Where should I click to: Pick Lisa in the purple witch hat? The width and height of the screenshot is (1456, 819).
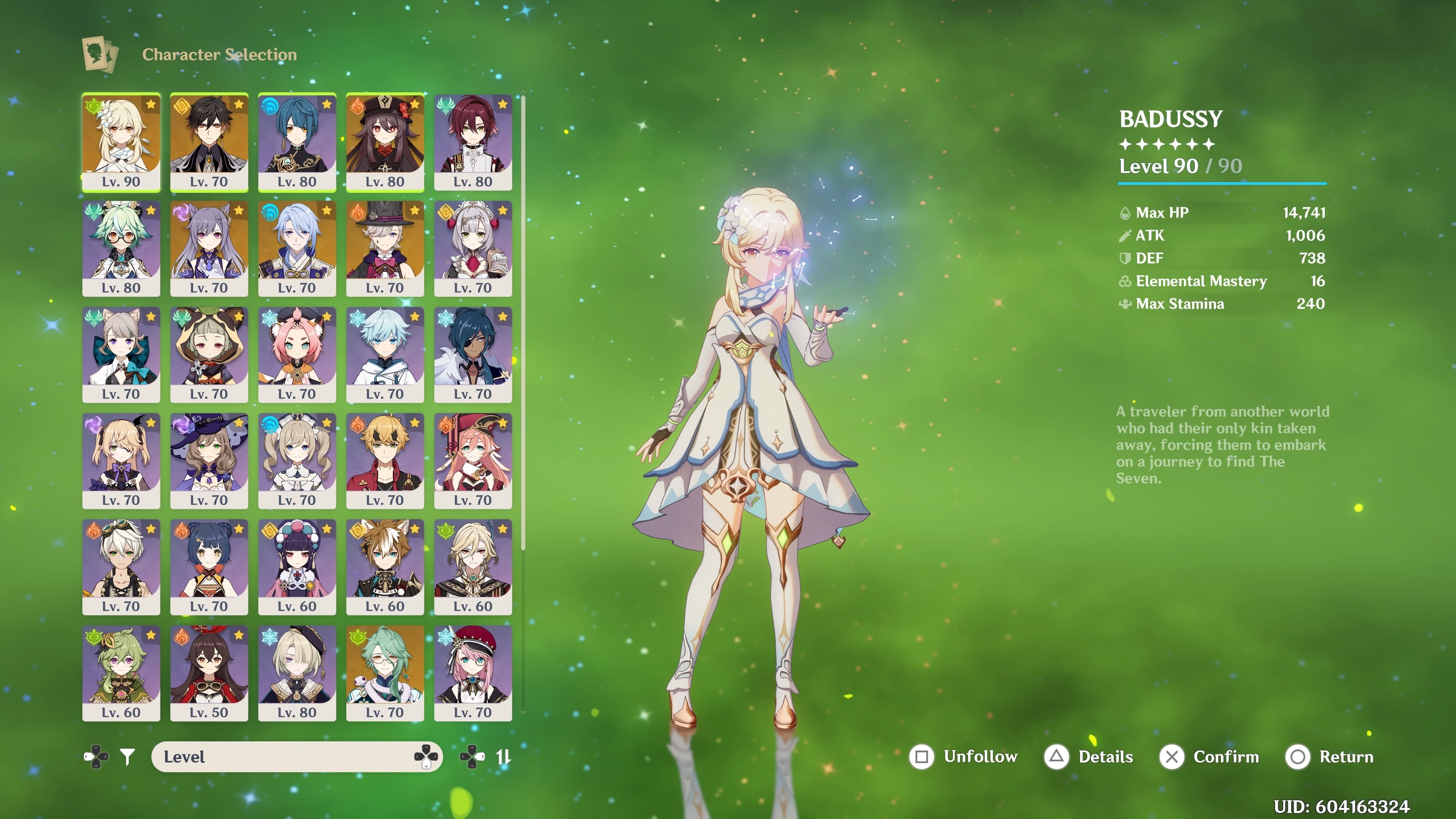tap(209, 460)
